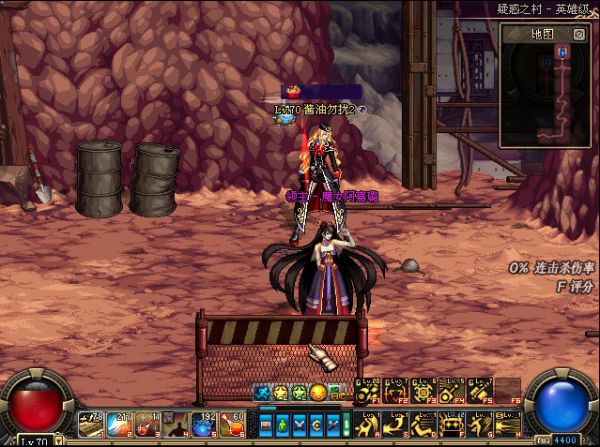This screenshot has width=600, height=447.
Task: Open the green character silhouette menu button
Action: (x=281, y=424)
